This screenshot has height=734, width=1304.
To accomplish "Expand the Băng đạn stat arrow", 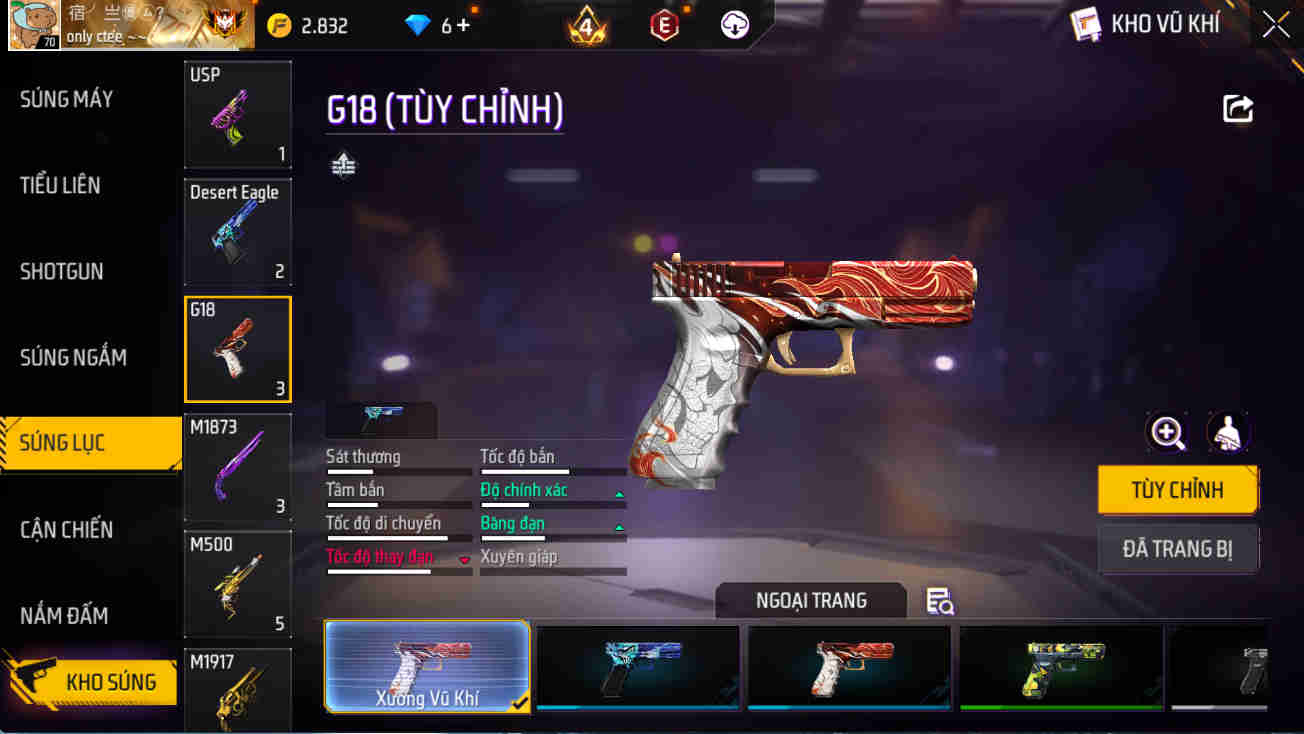I will 621,526.
